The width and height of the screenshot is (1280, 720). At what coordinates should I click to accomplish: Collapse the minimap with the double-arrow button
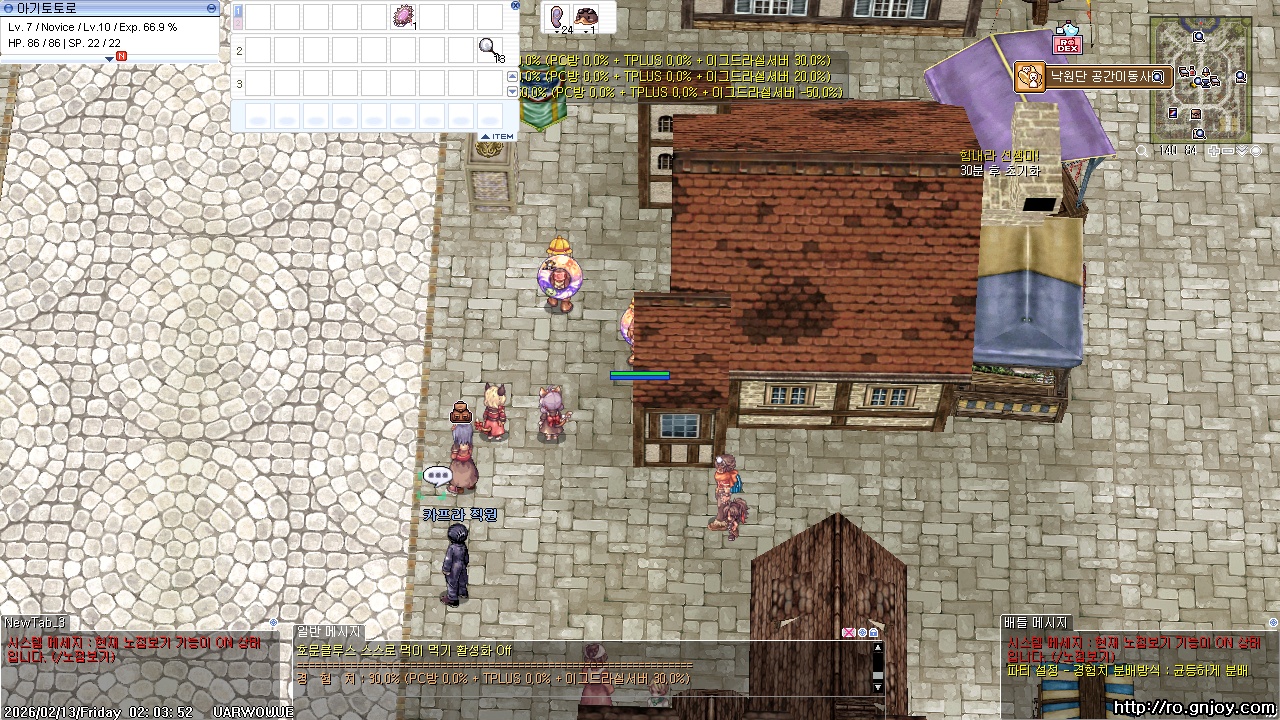coord(1242,151)
